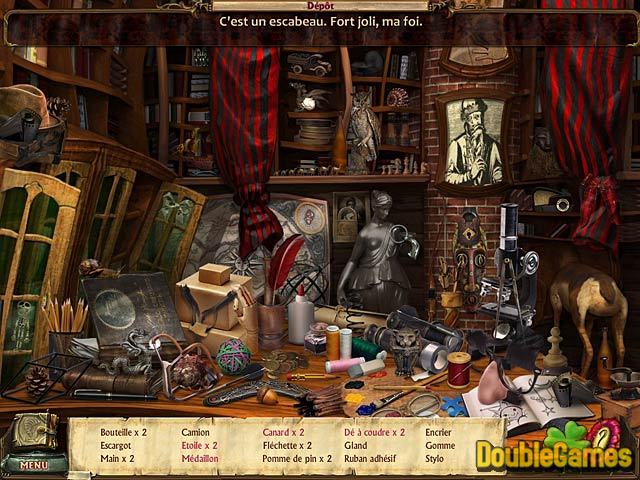
Task: Select the 'Gomme' list entry
Action: coord(440,445)
